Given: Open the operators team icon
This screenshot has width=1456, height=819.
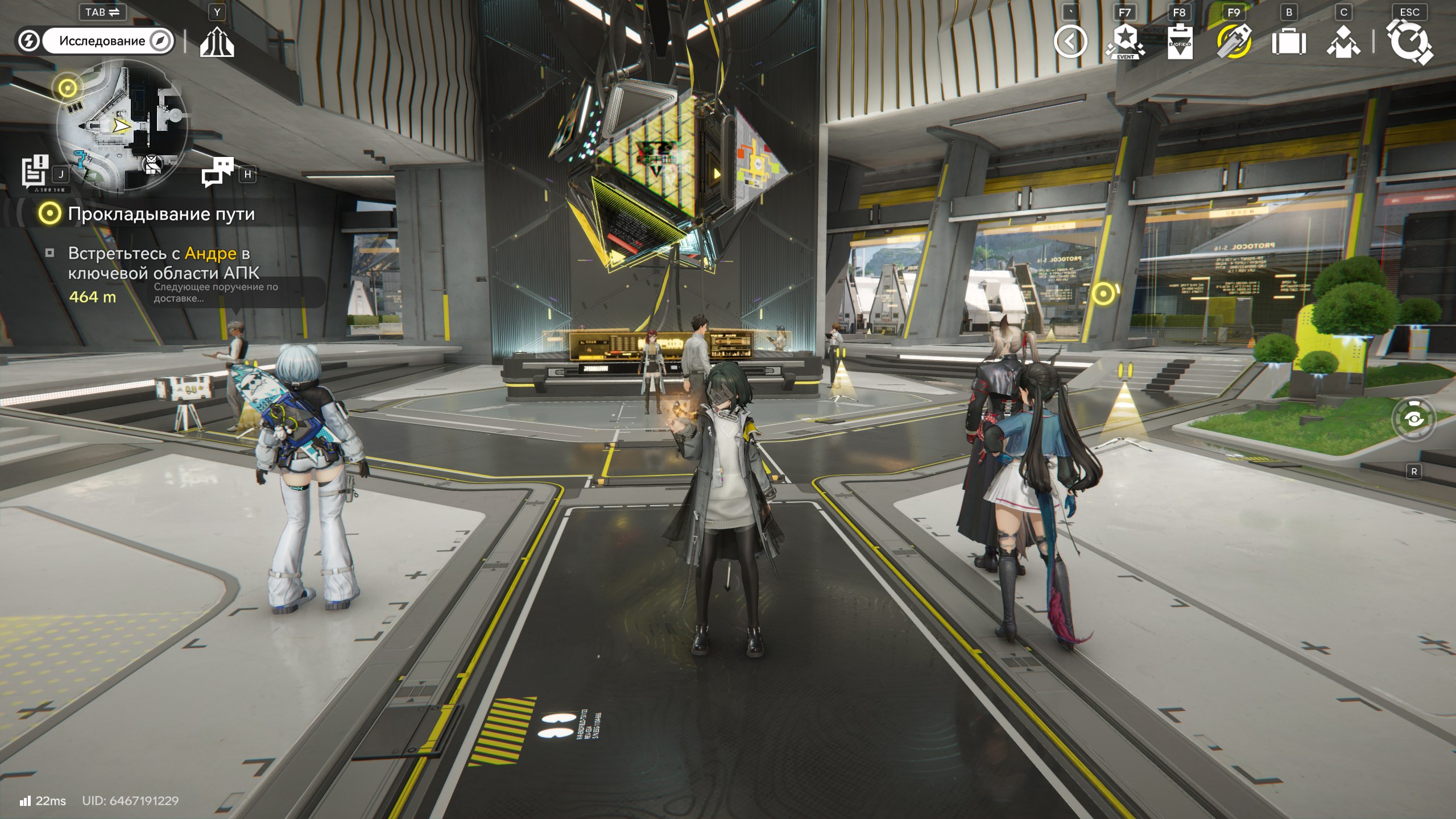Looking at the screenshot, I should (1343, 42).
